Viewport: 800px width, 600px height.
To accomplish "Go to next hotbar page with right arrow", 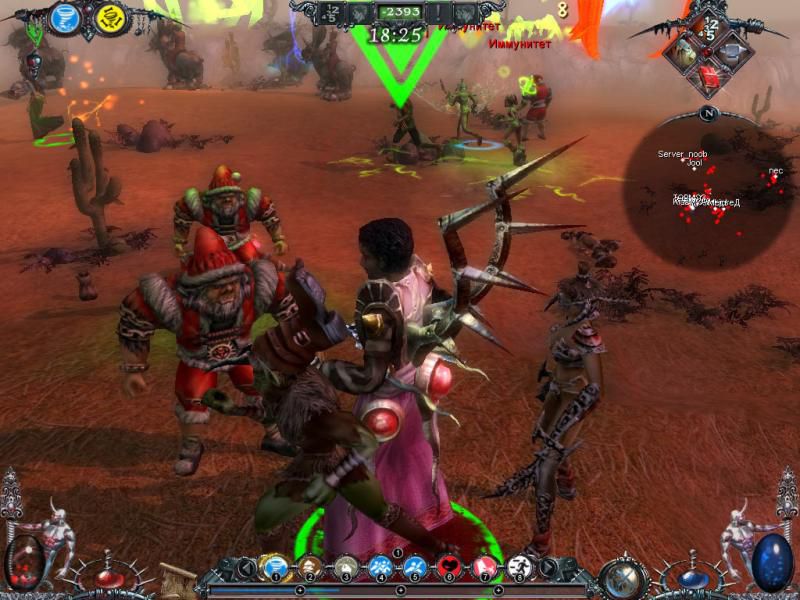I will [547, 570].
